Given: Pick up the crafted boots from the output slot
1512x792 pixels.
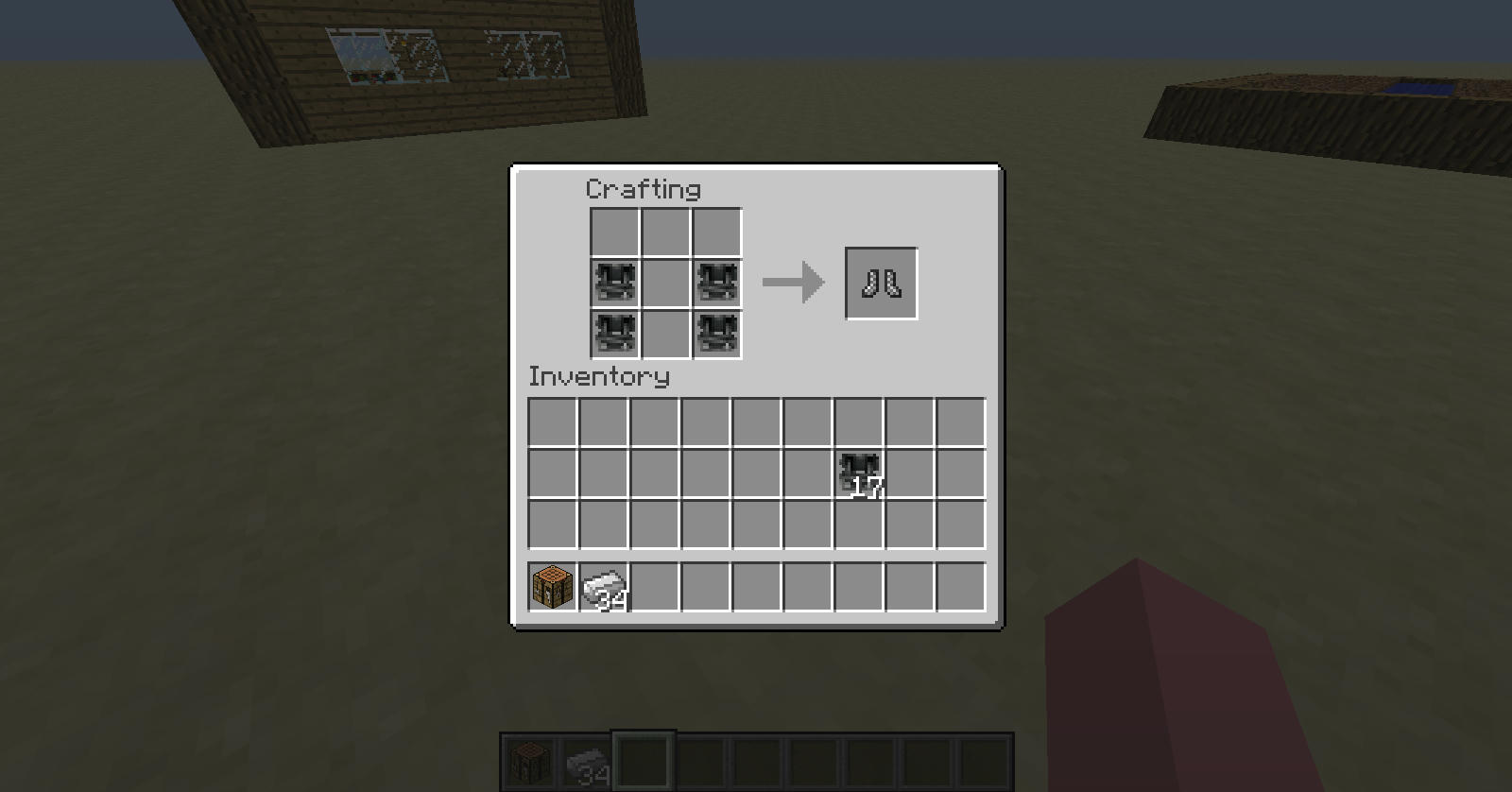Looking at the screenshot, I should [x=881, y=282].
